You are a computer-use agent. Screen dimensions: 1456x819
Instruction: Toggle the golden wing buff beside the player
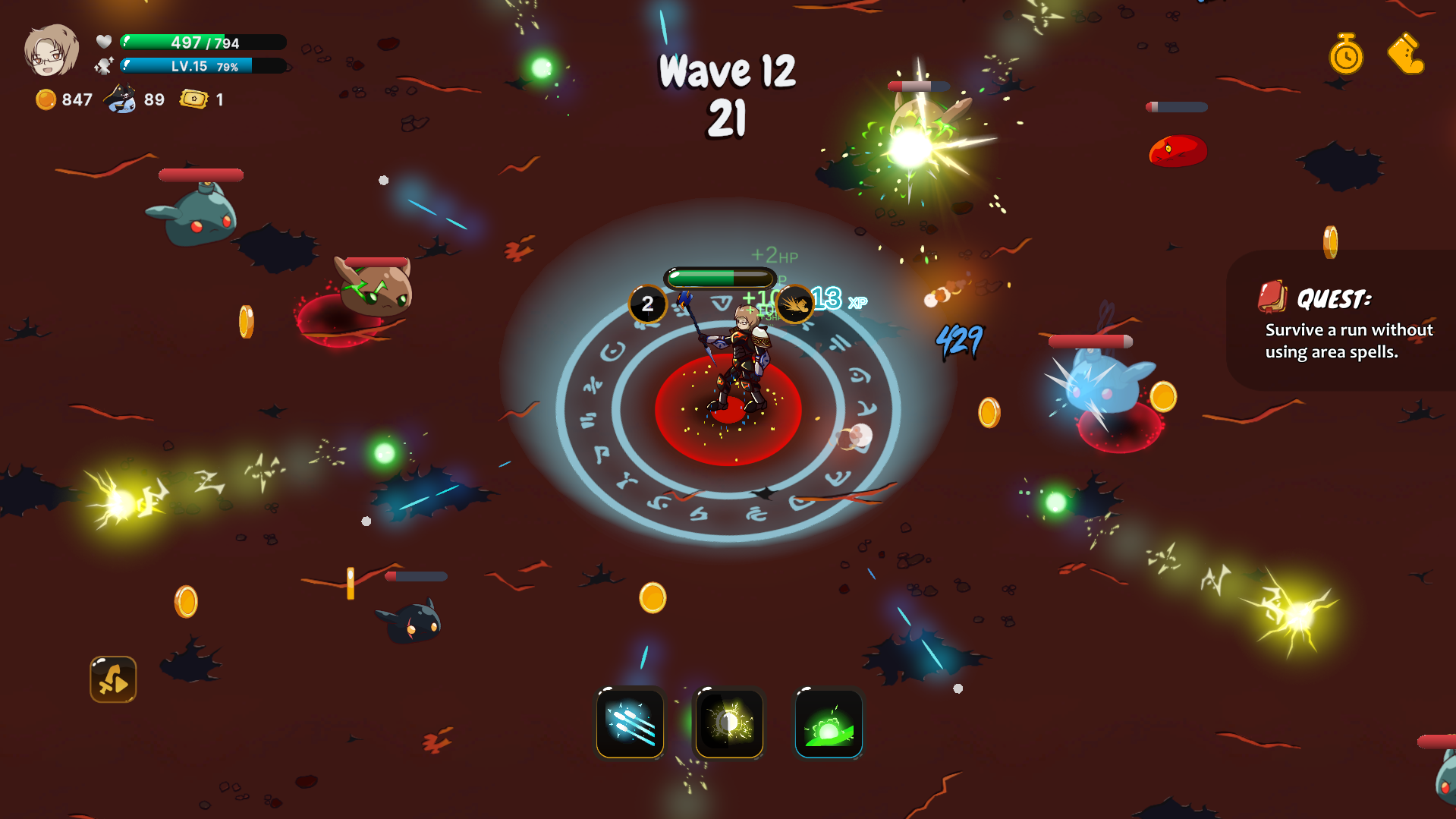(x=794, y=304)
